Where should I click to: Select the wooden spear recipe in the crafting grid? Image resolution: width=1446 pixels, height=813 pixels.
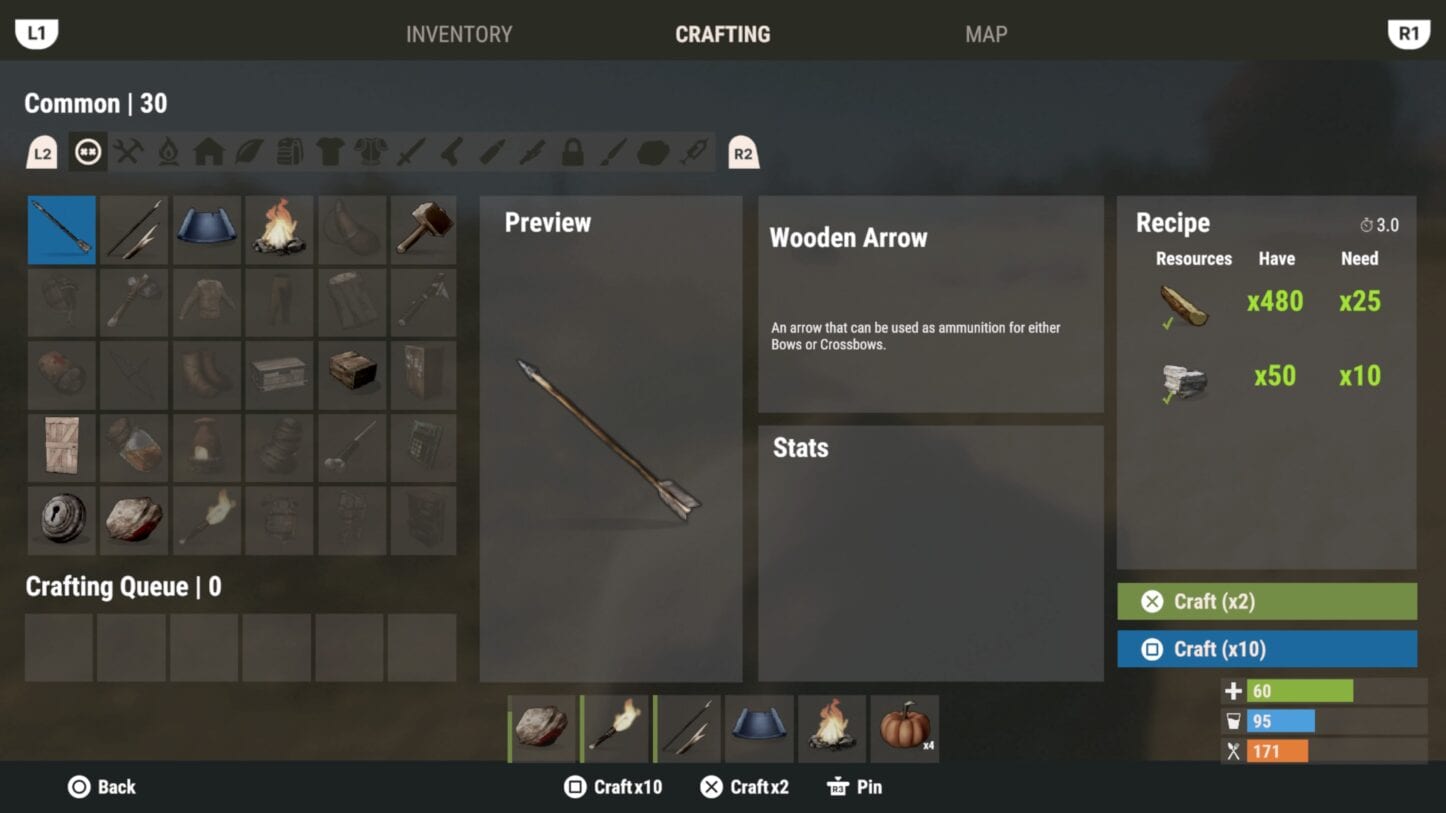tap(134, 229)
